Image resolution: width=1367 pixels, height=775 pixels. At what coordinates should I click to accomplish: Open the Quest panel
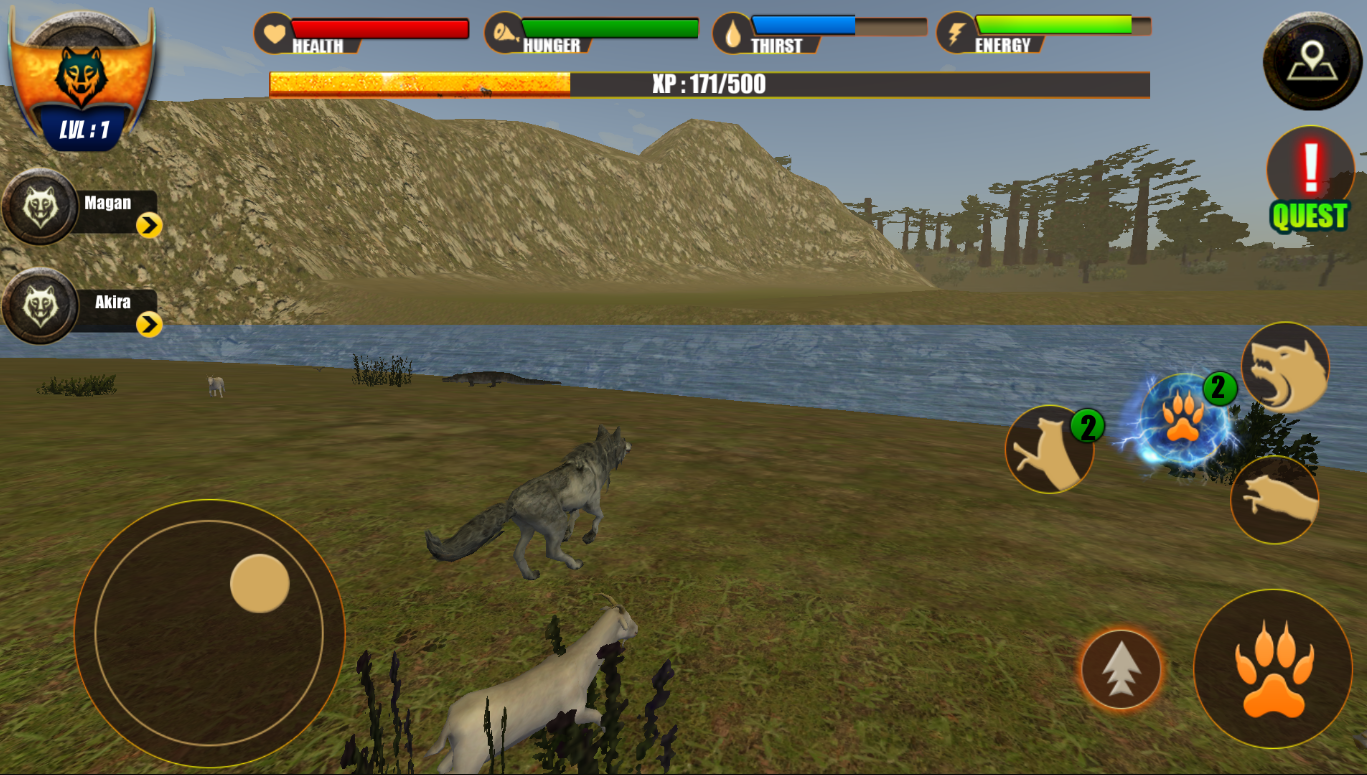pyautogui.click(x=1309, y=180)
